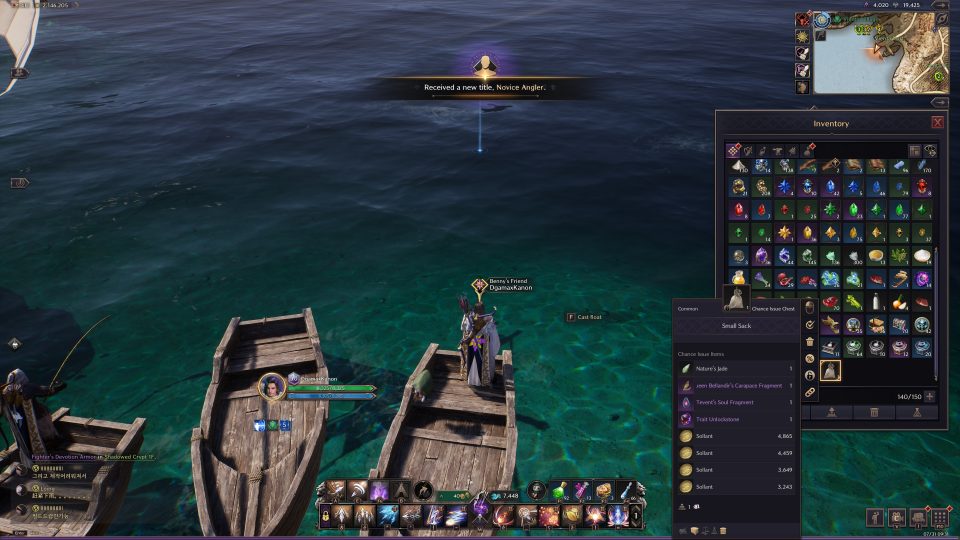The image size is (960, 540).
Task: Click the interlocking rings icon in inventory header
Action: click(931, 150)
